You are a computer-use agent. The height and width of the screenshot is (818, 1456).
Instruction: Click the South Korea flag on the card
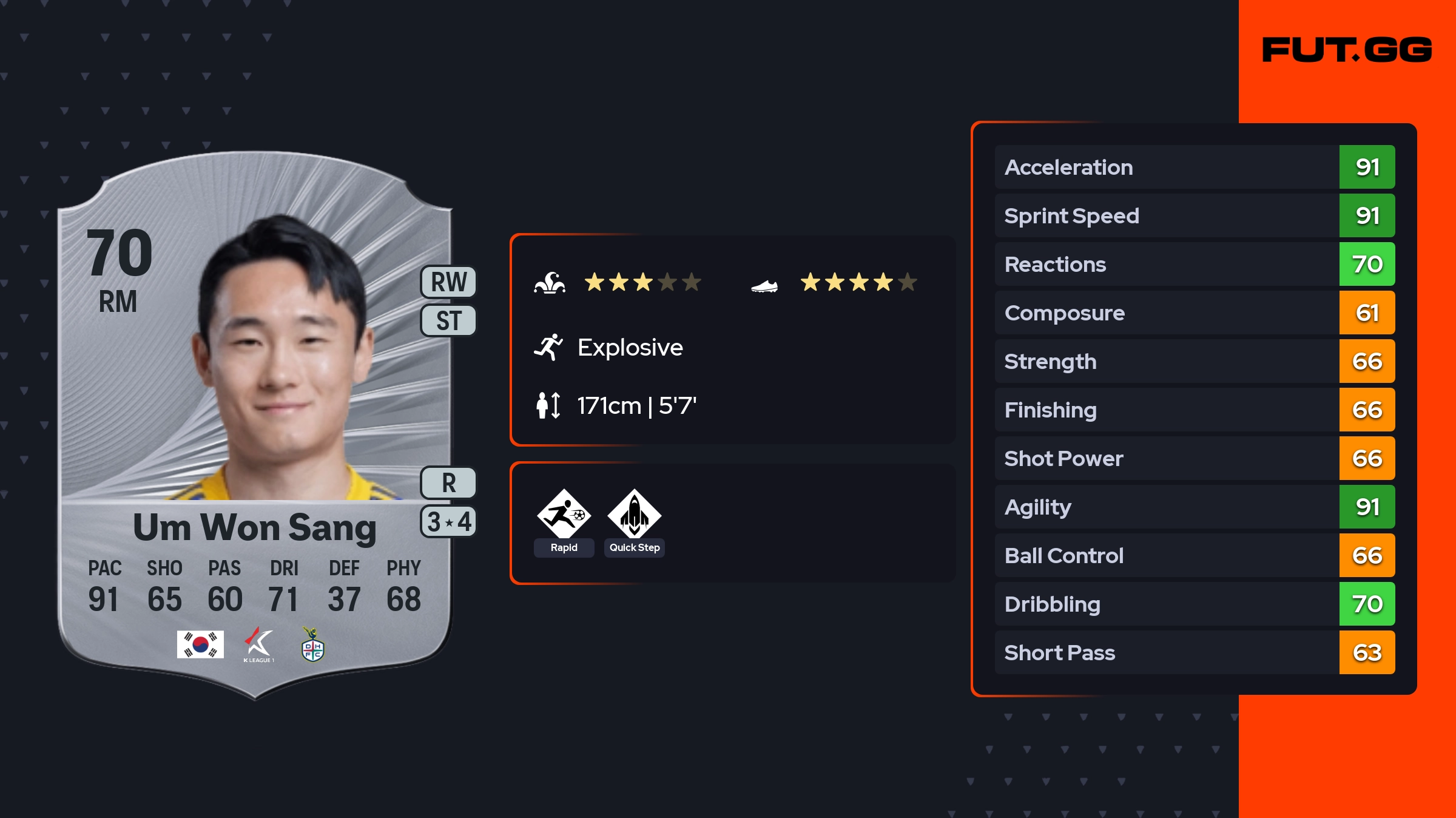200,644
